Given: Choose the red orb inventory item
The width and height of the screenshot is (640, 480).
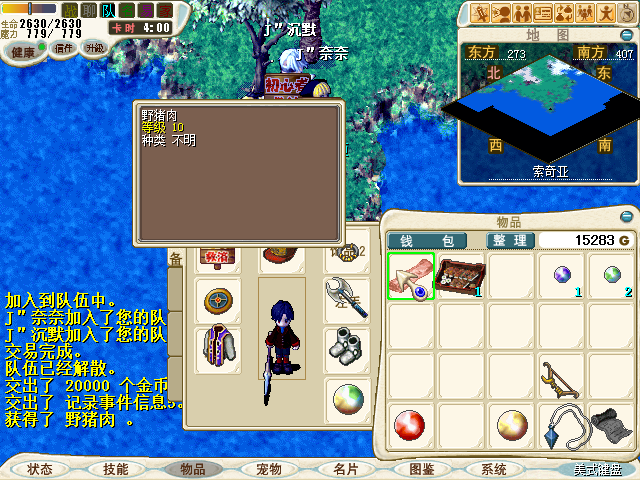Looking at the screenshot, I should pos(411,426).
